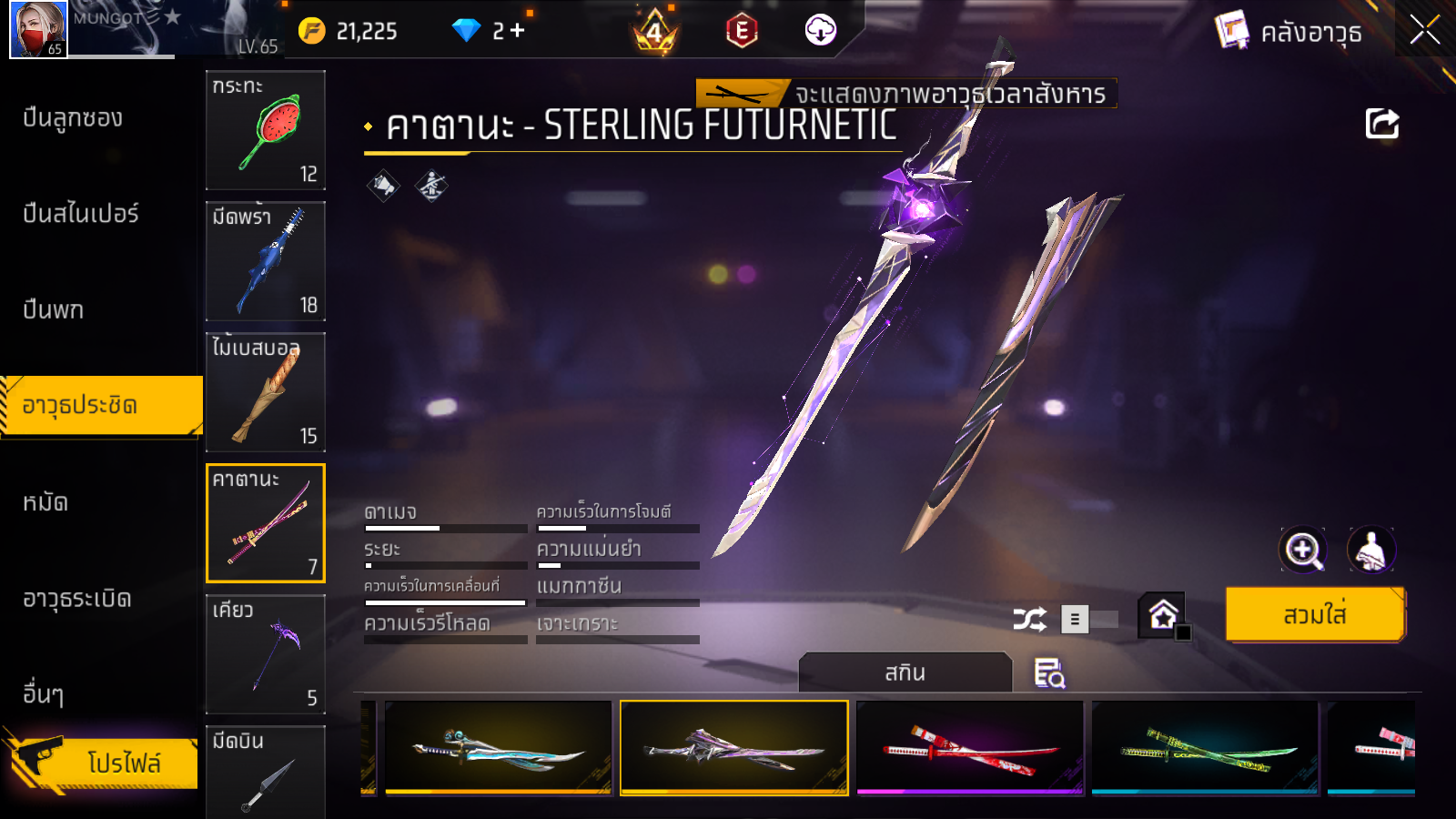Equip the skin with สวมใส่ button
1456x819 pixels.
(x=1314, y=615)
